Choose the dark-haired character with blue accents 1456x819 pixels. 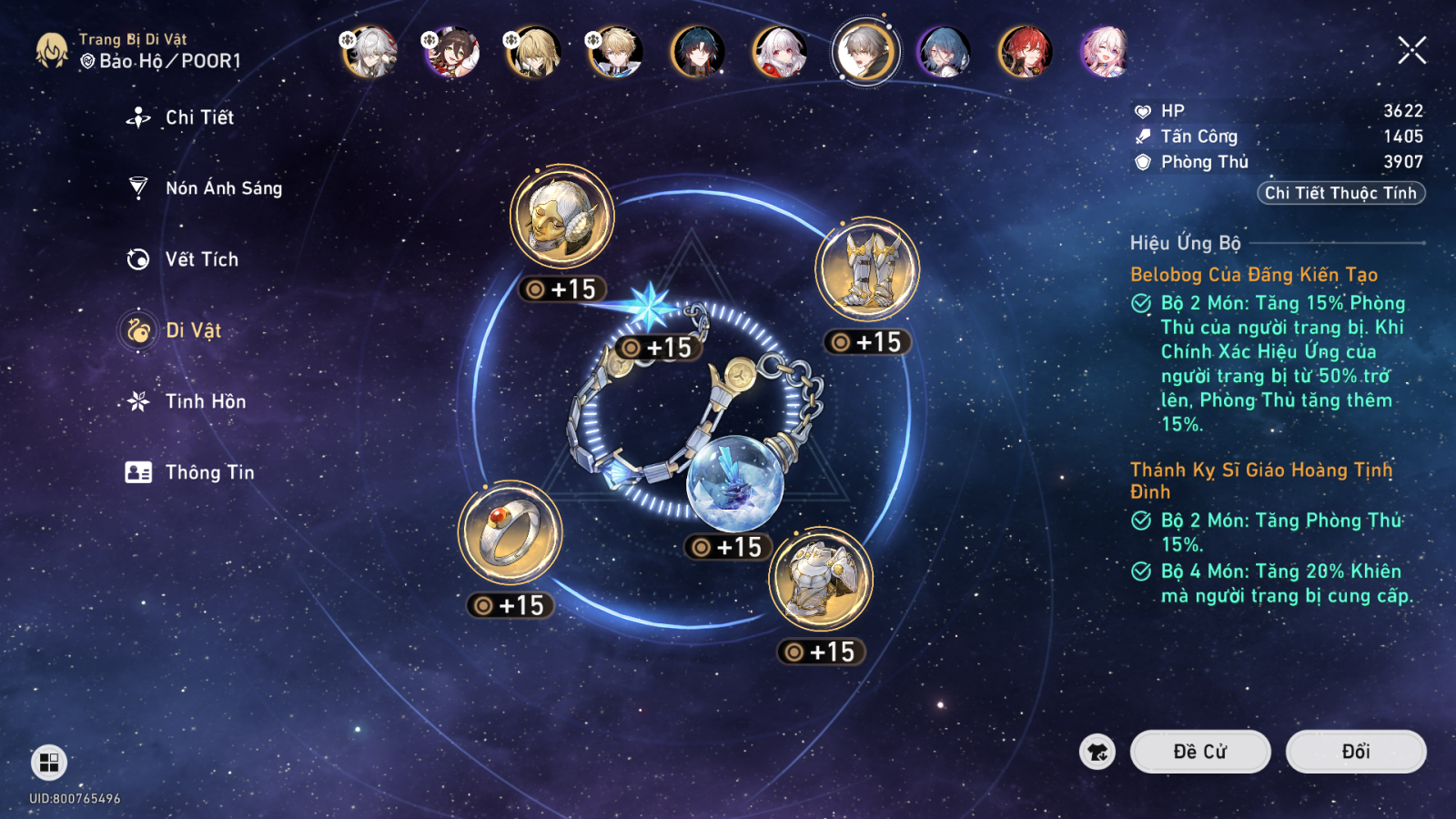point(698,52)
